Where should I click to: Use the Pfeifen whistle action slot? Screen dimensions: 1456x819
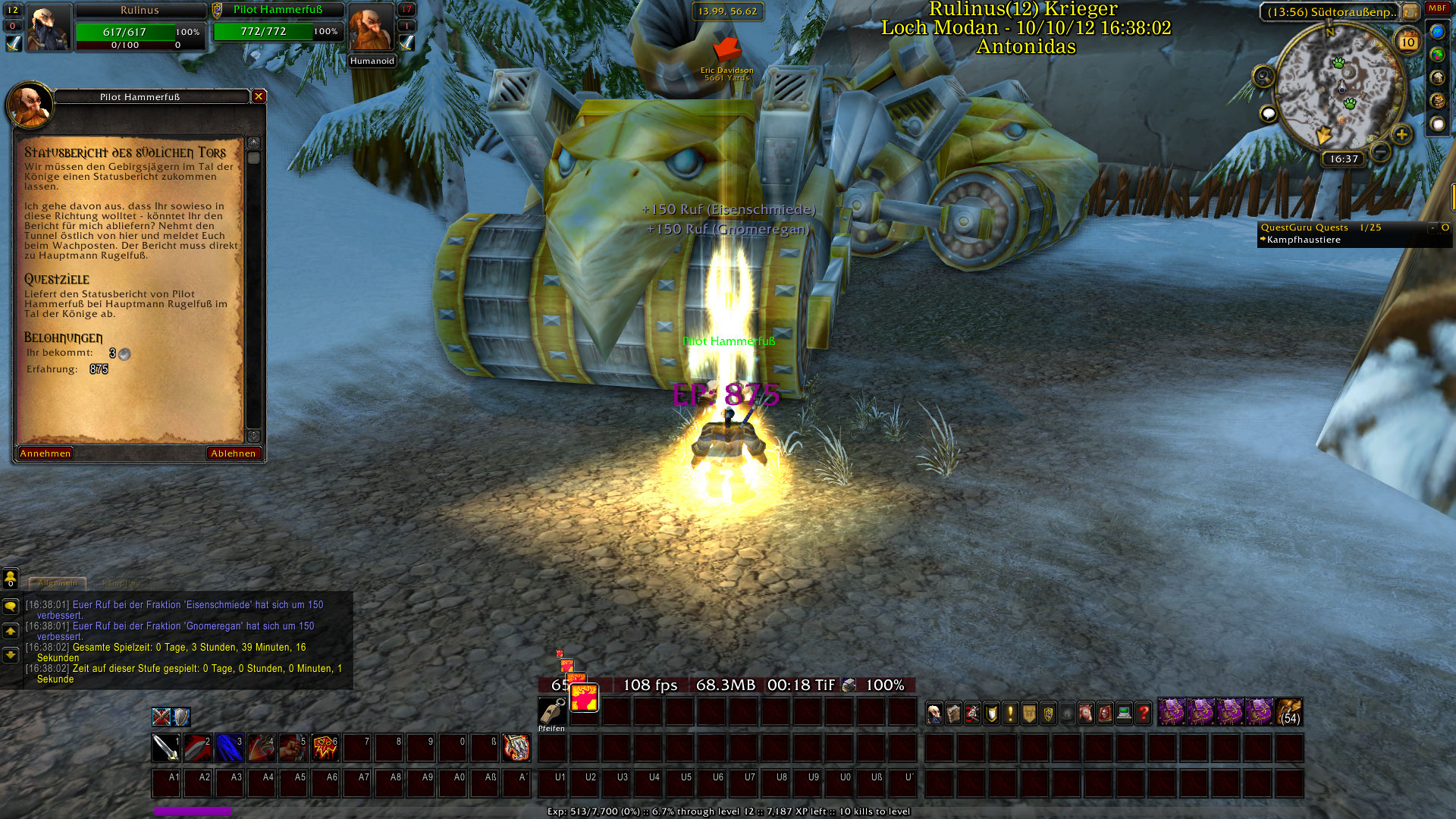click(551, 711)
